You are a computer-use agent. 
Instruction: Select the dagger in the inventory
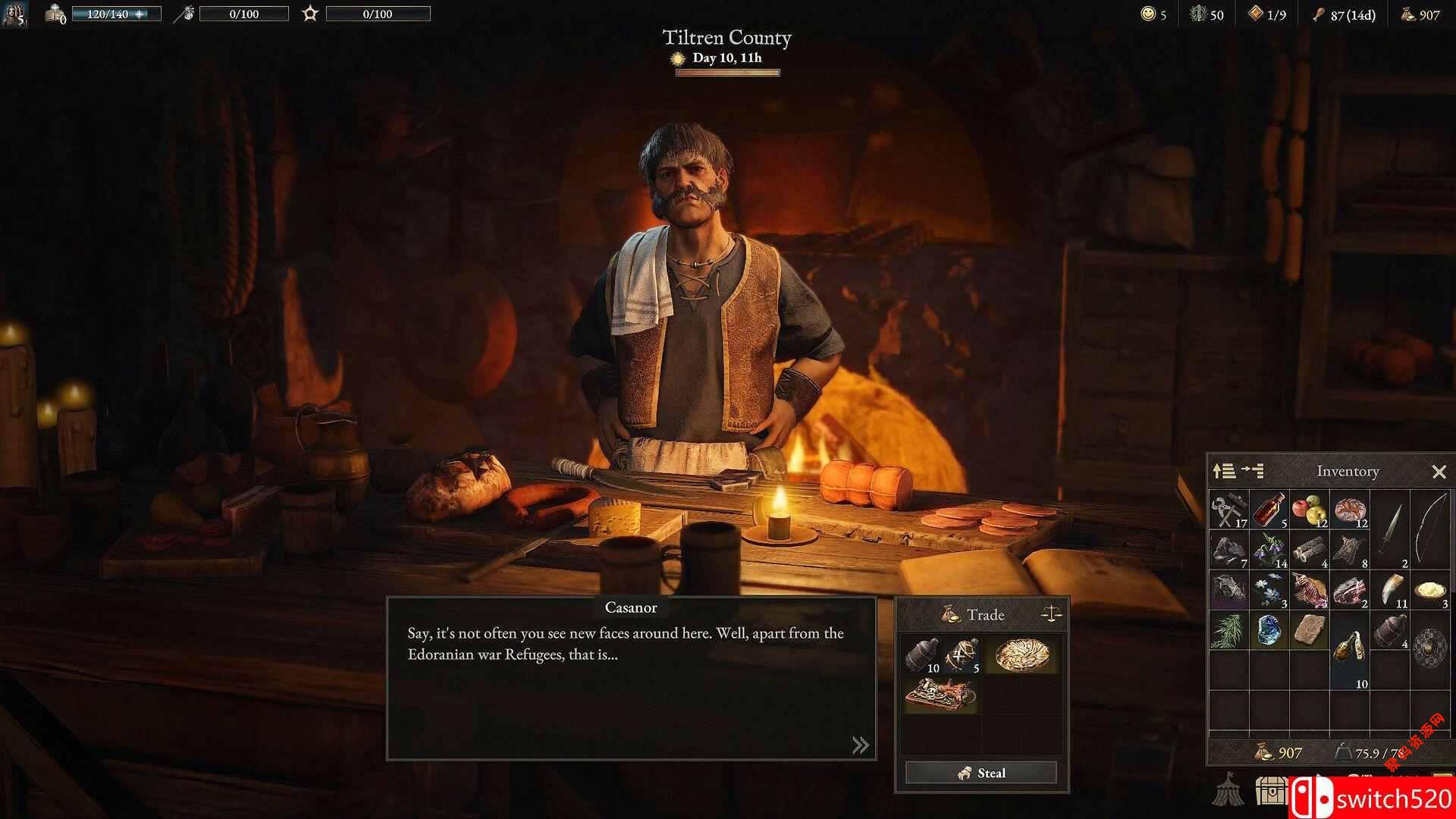coord(1391,529)
